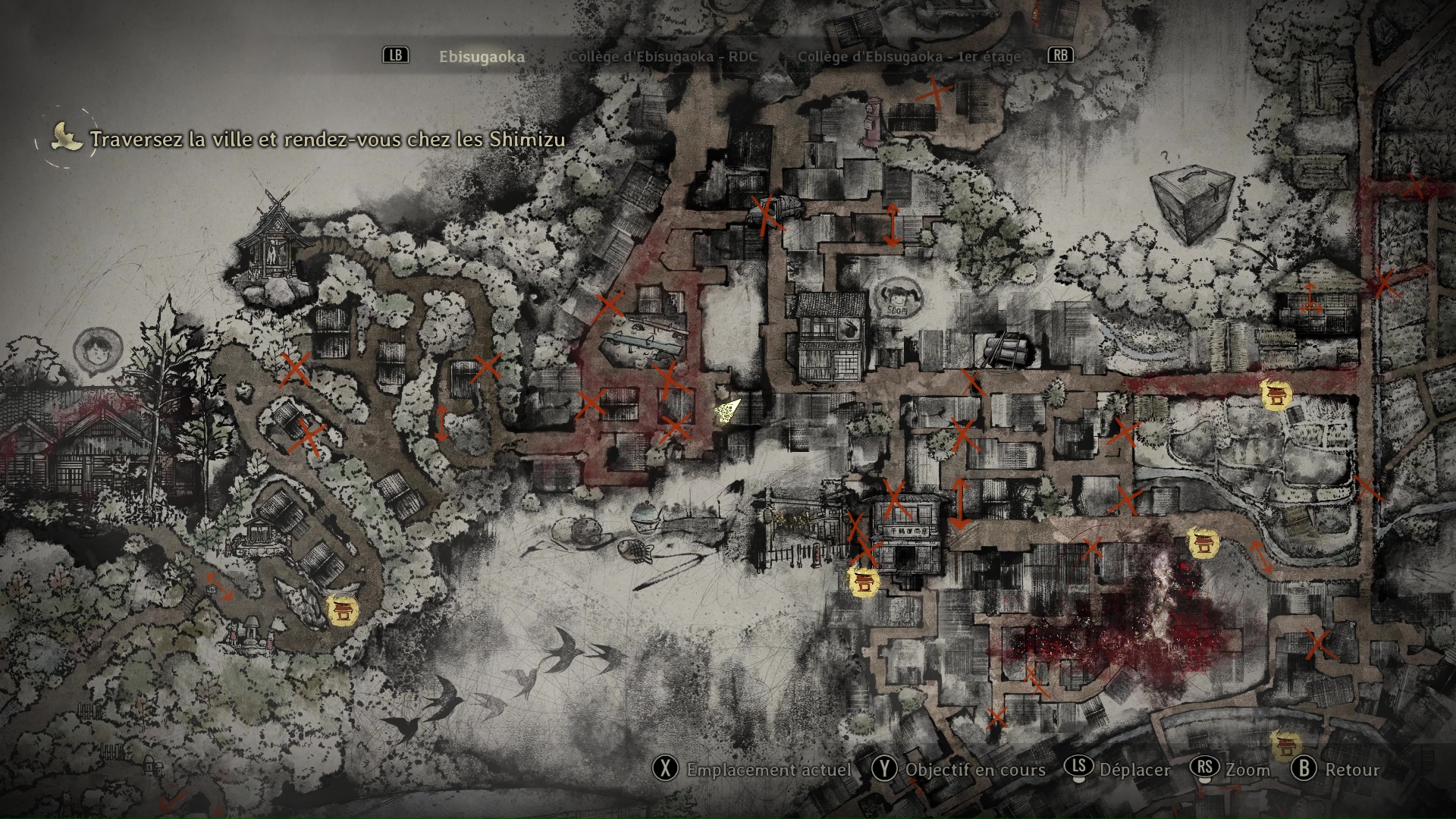Switch to the 'Collège d'Ebisugaoka - RDC' tab
1456x819 pixels.
pyautogui.click(x=664, y=55)
